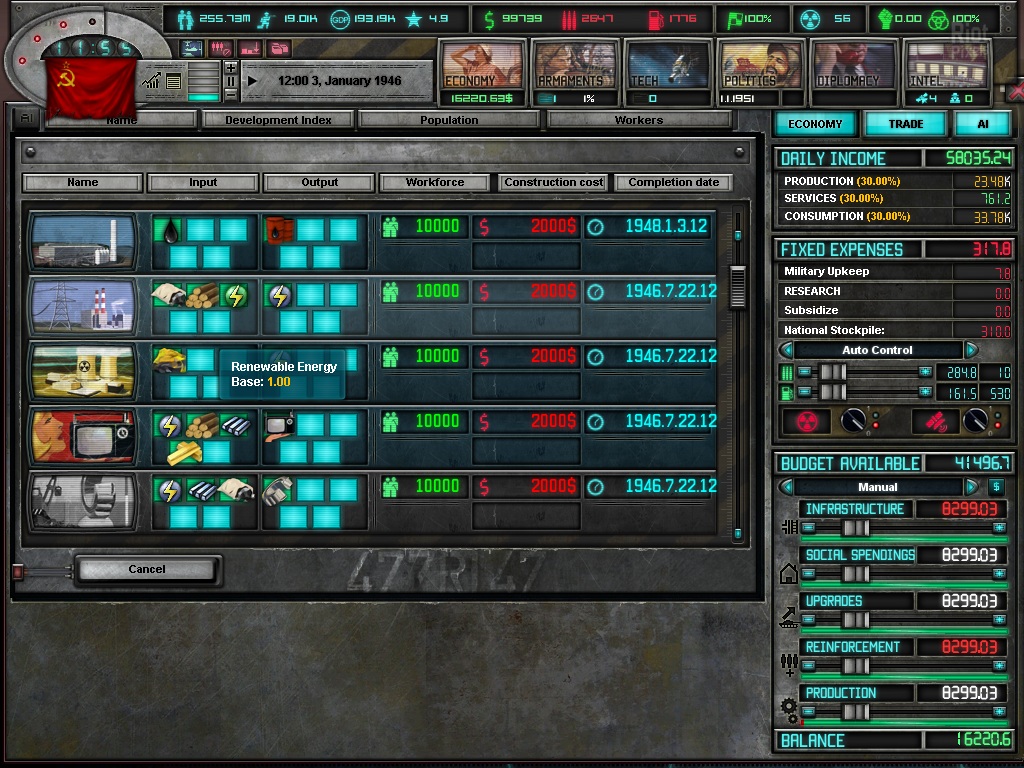The width and height of the screenshot is (1024, 768).
Task: Open the Diplomacy panel
Action: coord(851,66)
